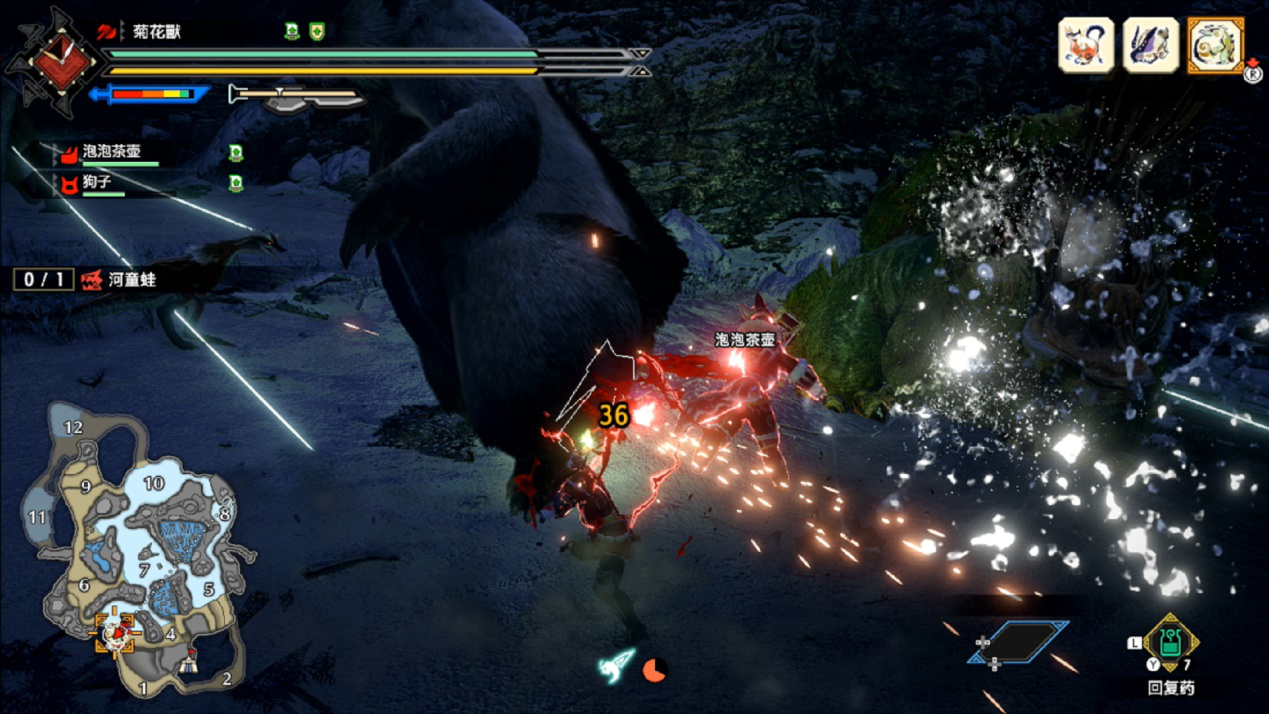
Task: Select the purple monster icon
Action: pyautogui.click(x=1150, y=45)
